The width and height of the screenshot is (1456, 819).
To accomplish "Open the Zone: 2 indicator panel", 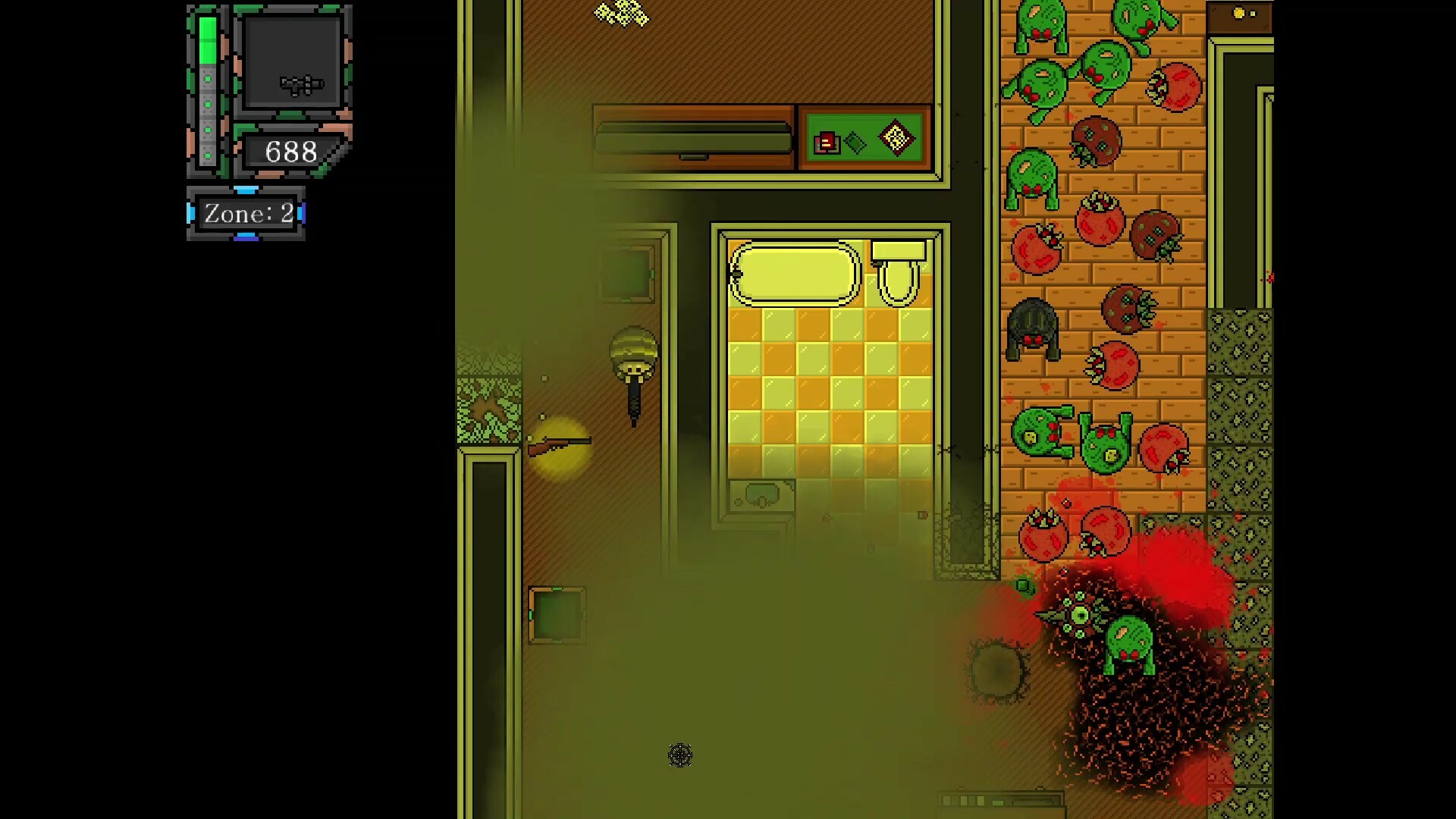I will click(246, 214).
